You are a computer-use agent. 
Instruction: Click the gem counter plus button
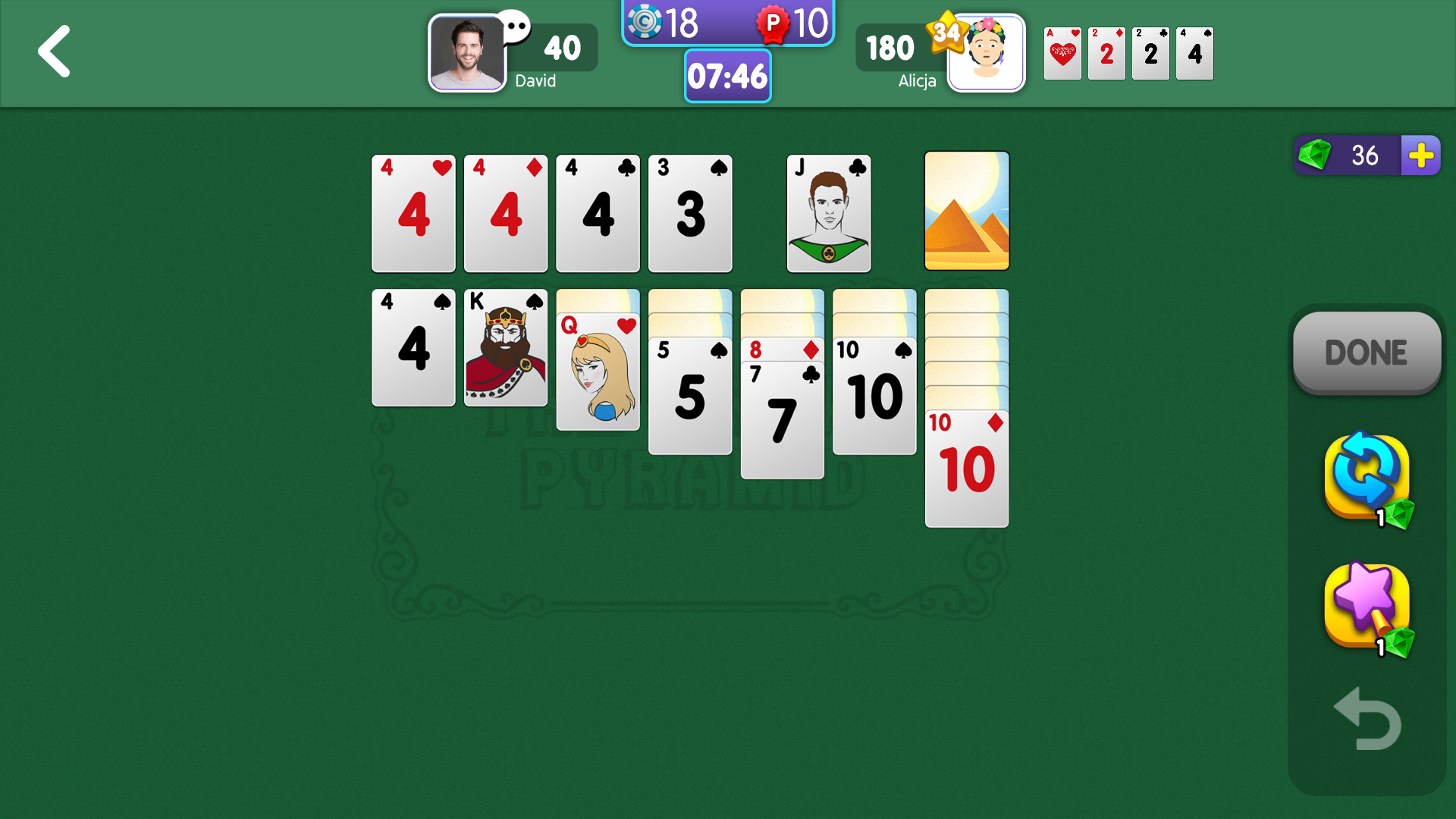tap(1420, 155)
